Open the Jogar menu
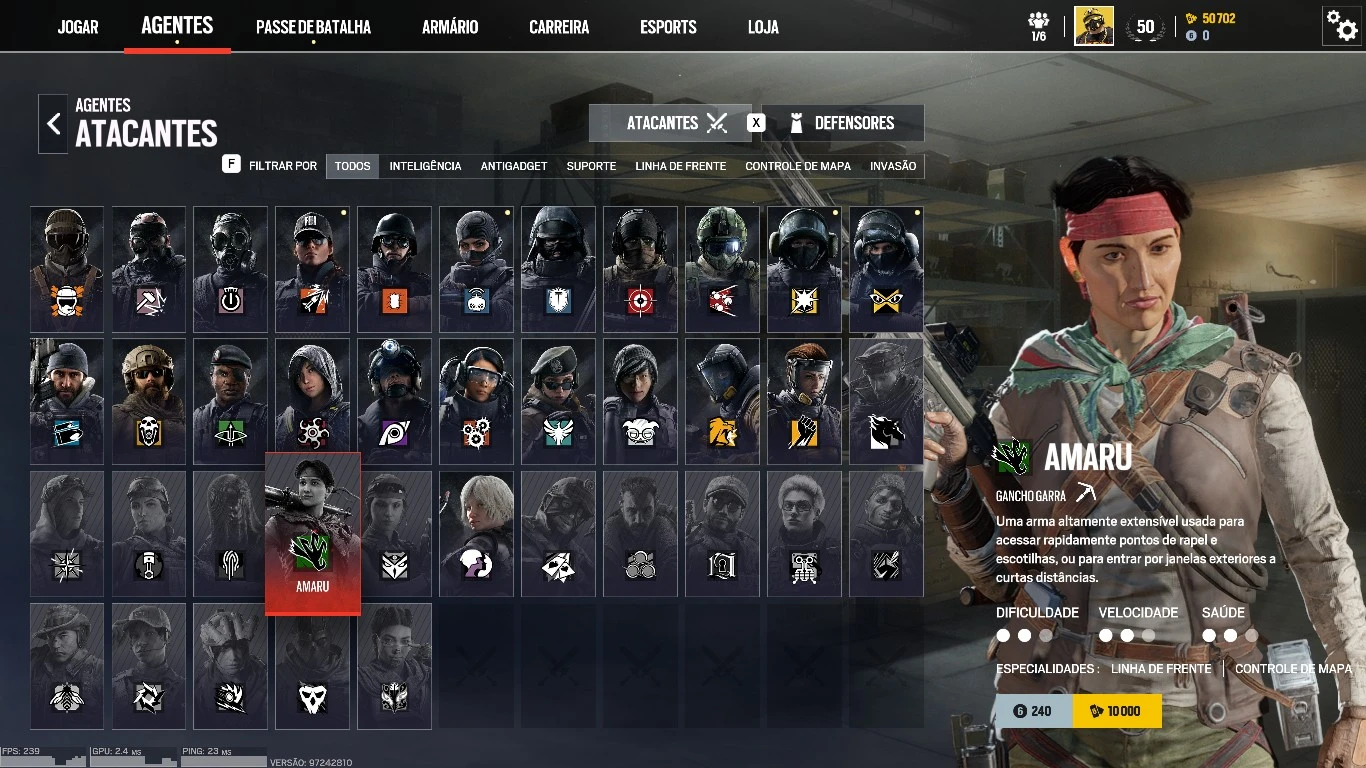Image resolution: width=1366 pixels, height=768 pixels. click(78, 27)
